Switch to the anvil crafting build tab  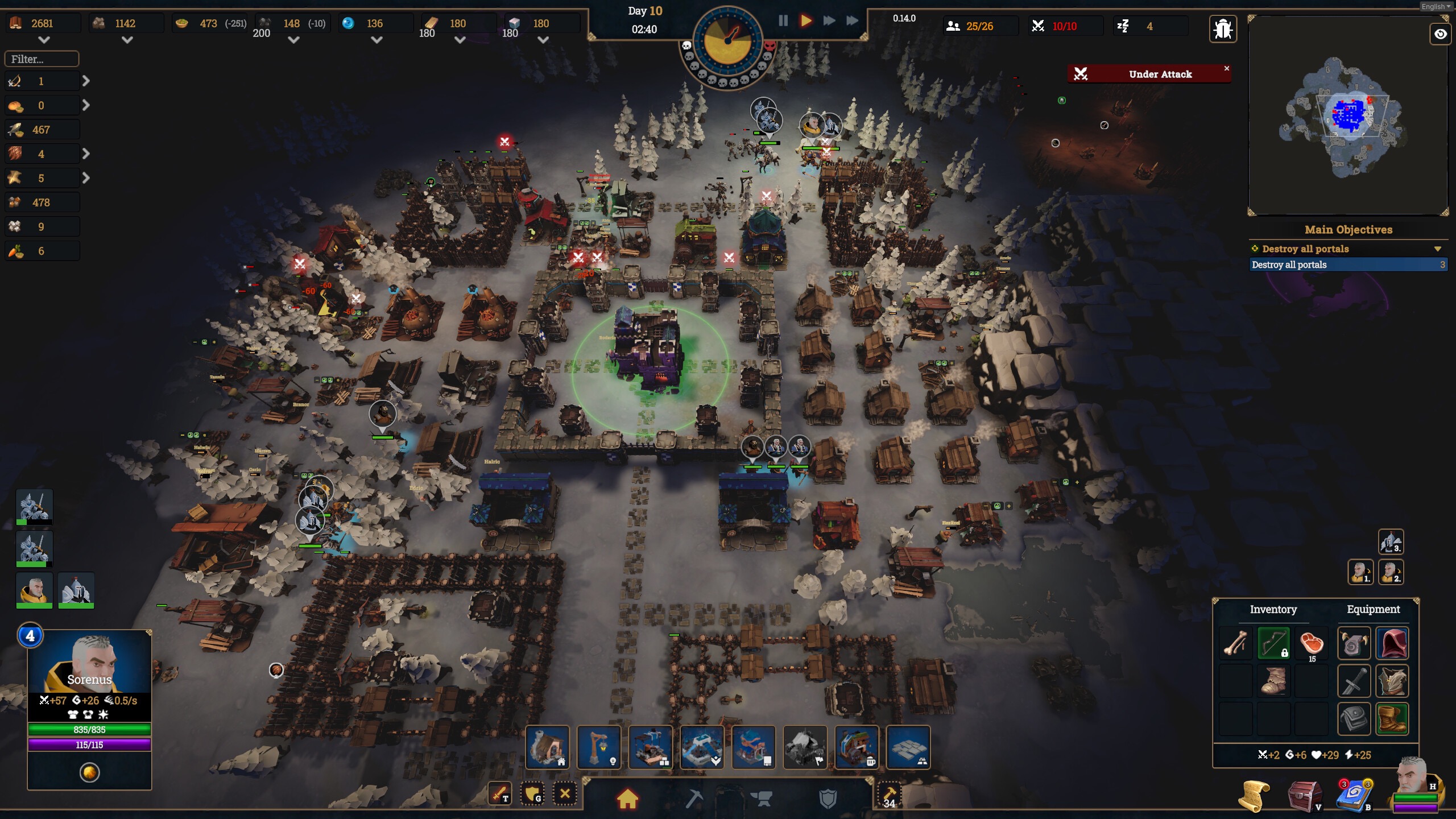click(x=762, y=799)
